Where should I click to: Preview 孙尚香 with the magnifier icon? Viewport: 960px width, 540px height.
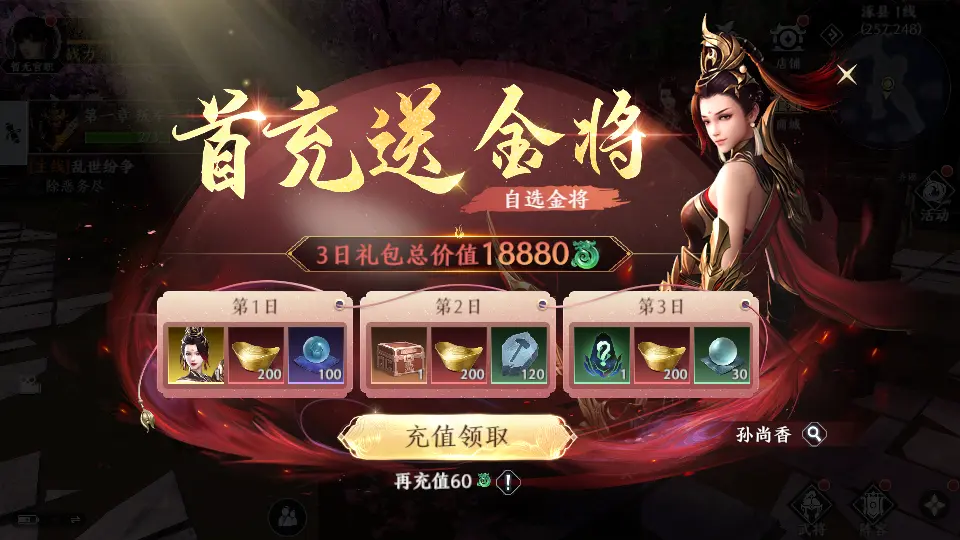816,434
